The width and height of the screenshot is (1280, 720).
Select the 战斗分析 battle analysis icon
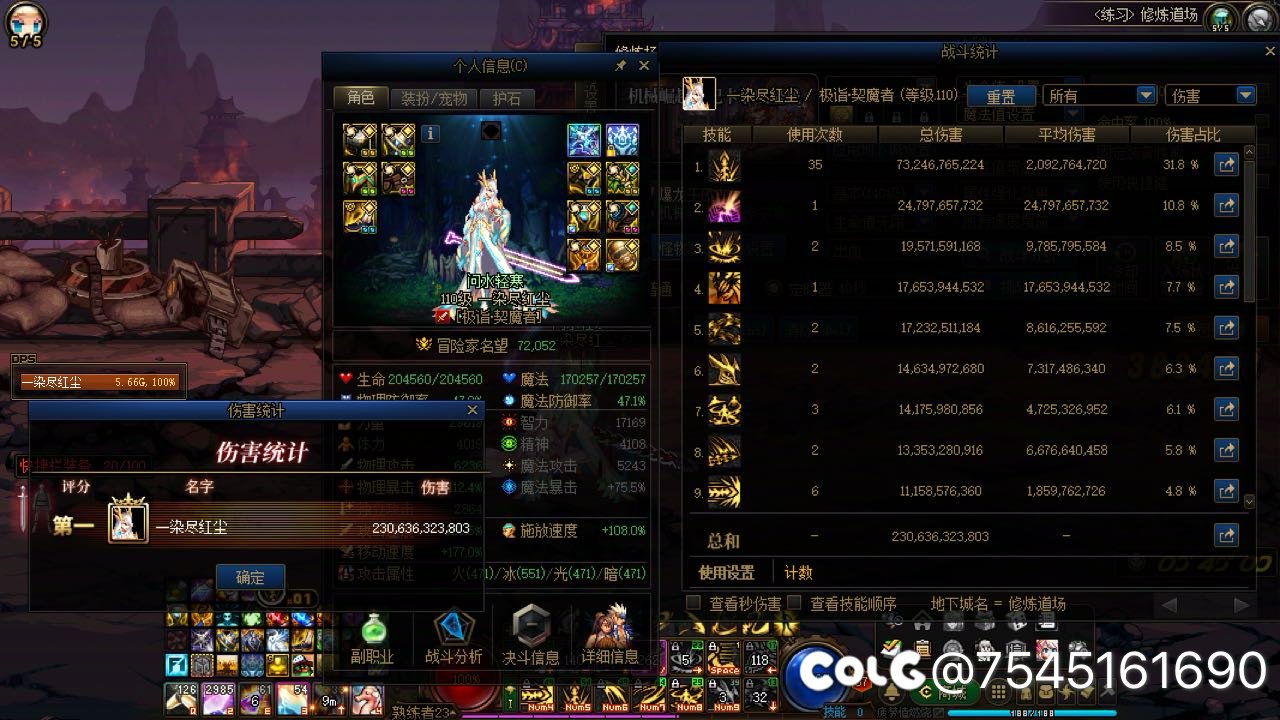(x=453, y=630)
